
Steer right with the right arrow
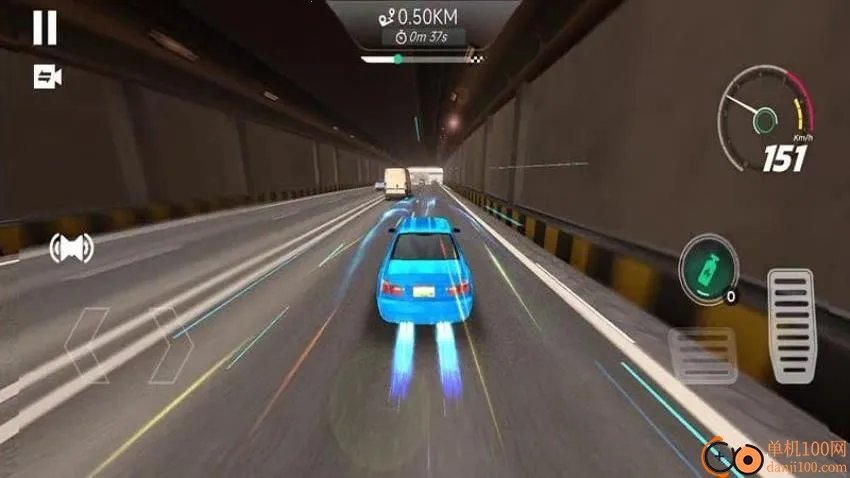click(x=170, y=345)
